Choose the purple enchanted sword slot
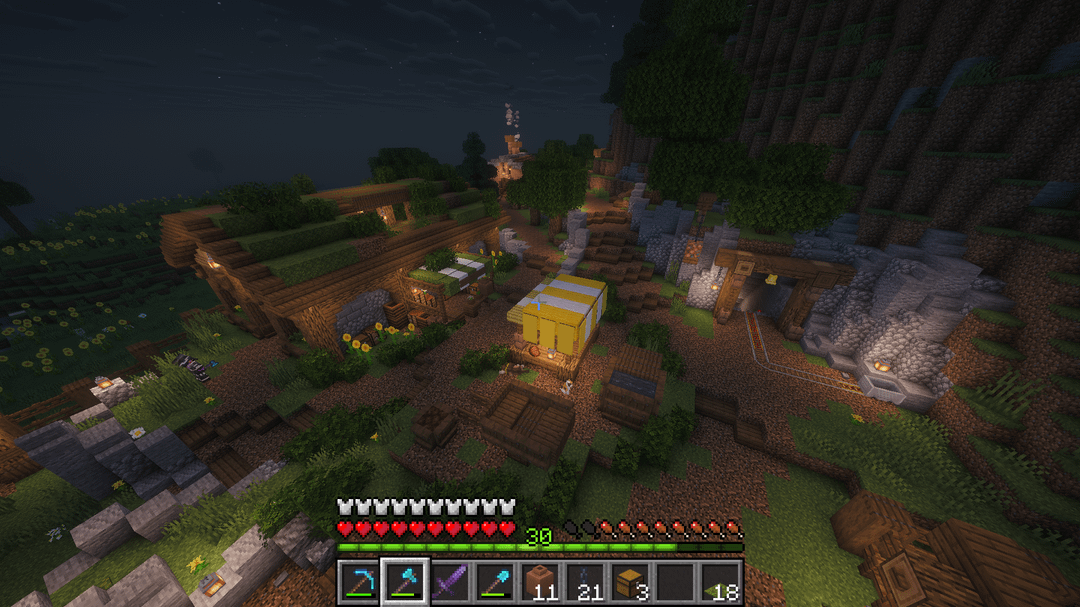 449,582
